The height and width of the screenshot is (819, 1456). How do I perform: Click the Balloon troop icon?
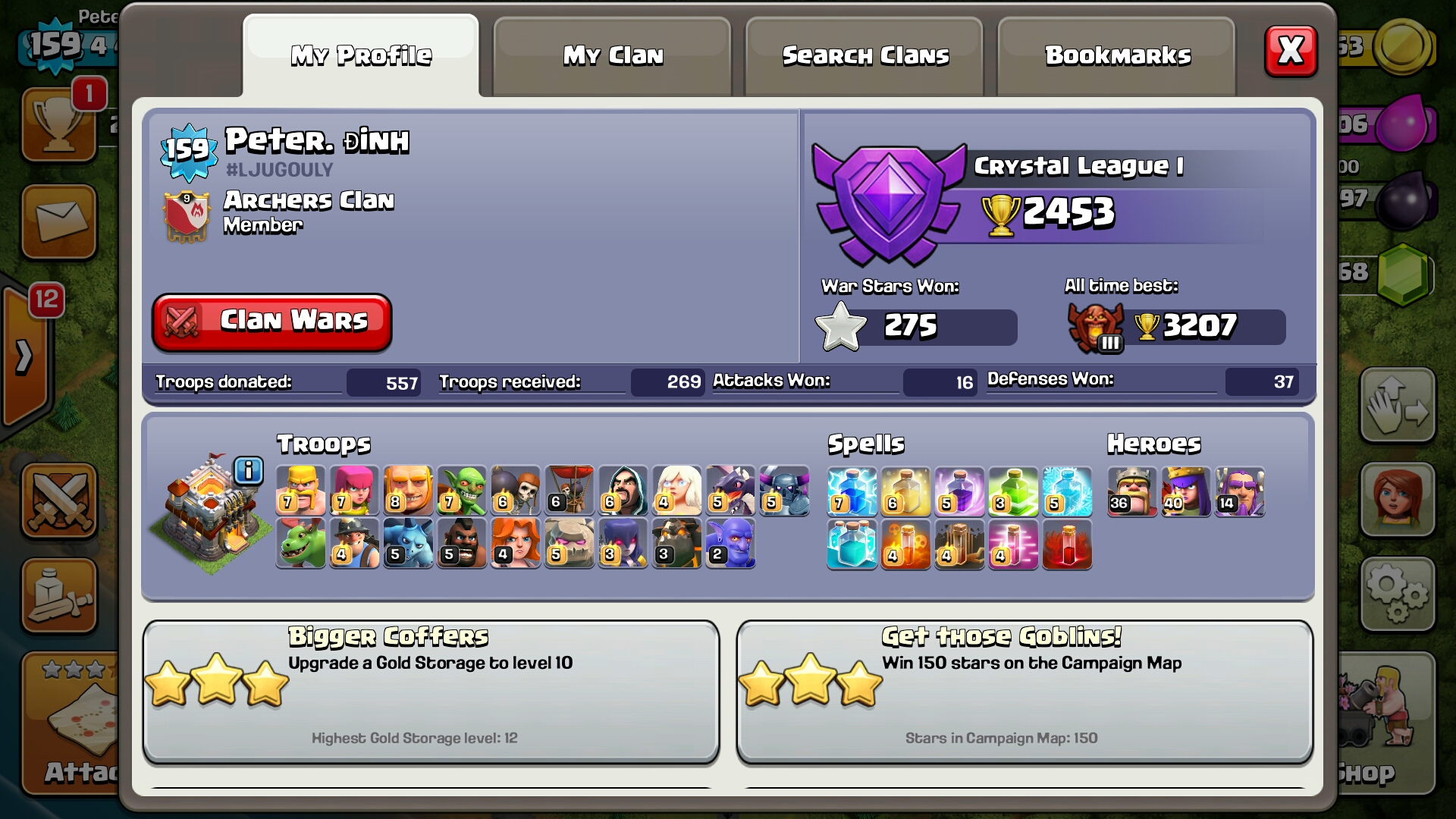[570, 491]
